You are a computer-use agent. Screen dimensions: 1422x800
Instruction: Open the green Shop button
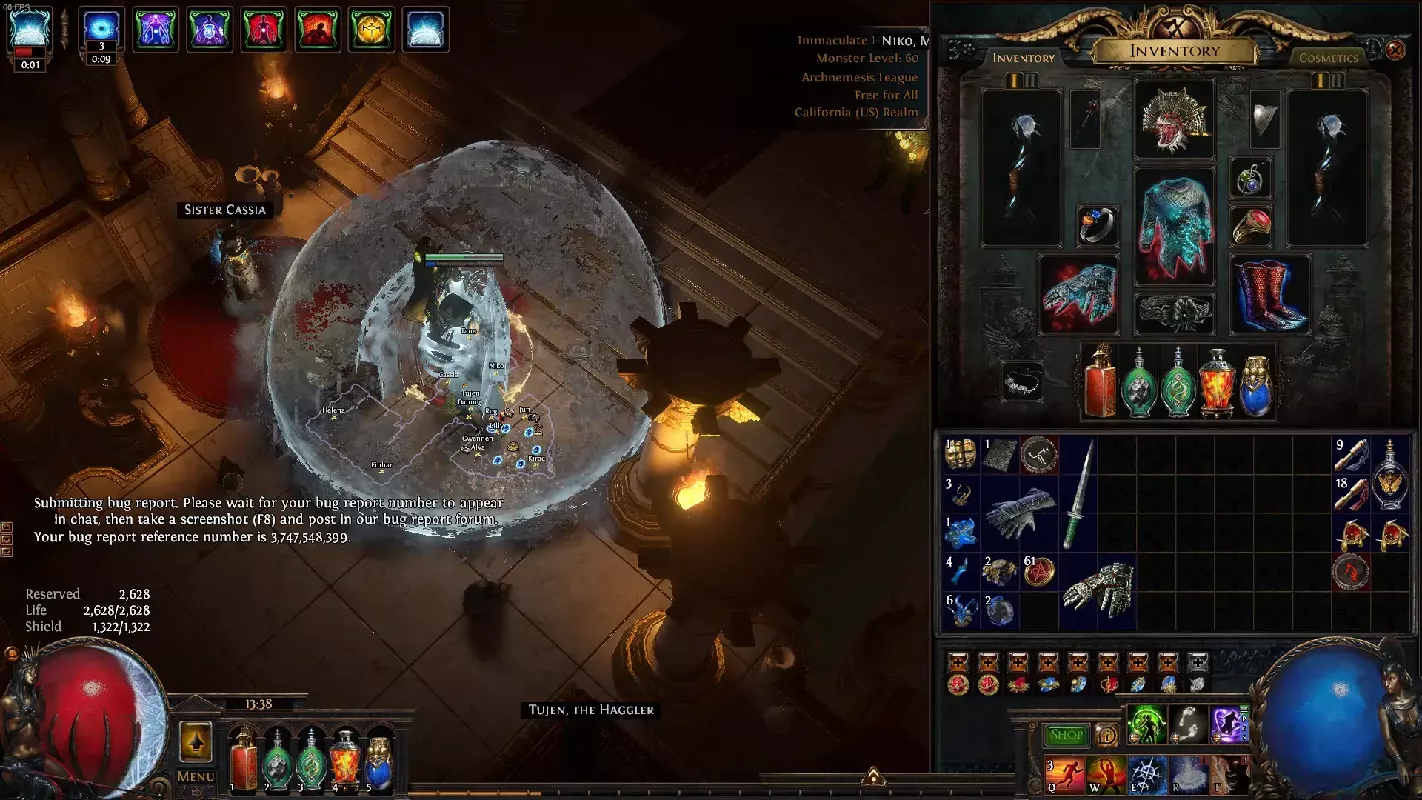(1067, 736)
